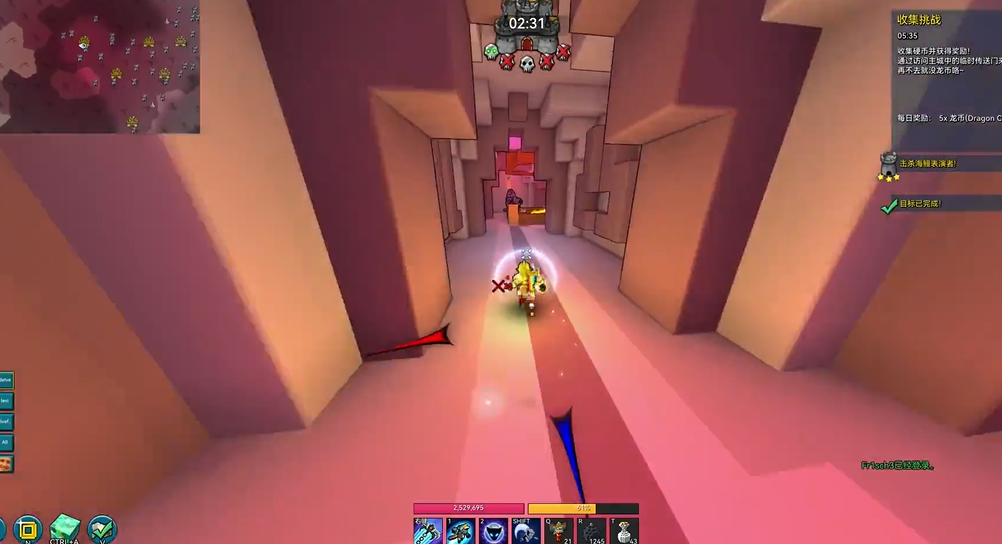
Task: Select the dark bomb item in slot R
Action: [x=592, y=531]
